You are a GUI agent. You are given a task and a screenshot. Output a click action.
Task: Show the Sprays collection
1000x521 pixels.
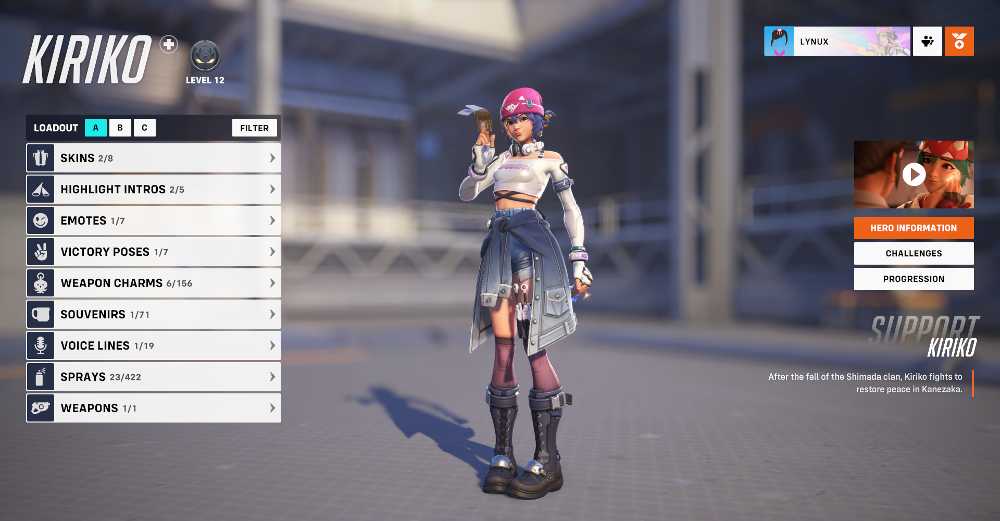click(153, 377)
